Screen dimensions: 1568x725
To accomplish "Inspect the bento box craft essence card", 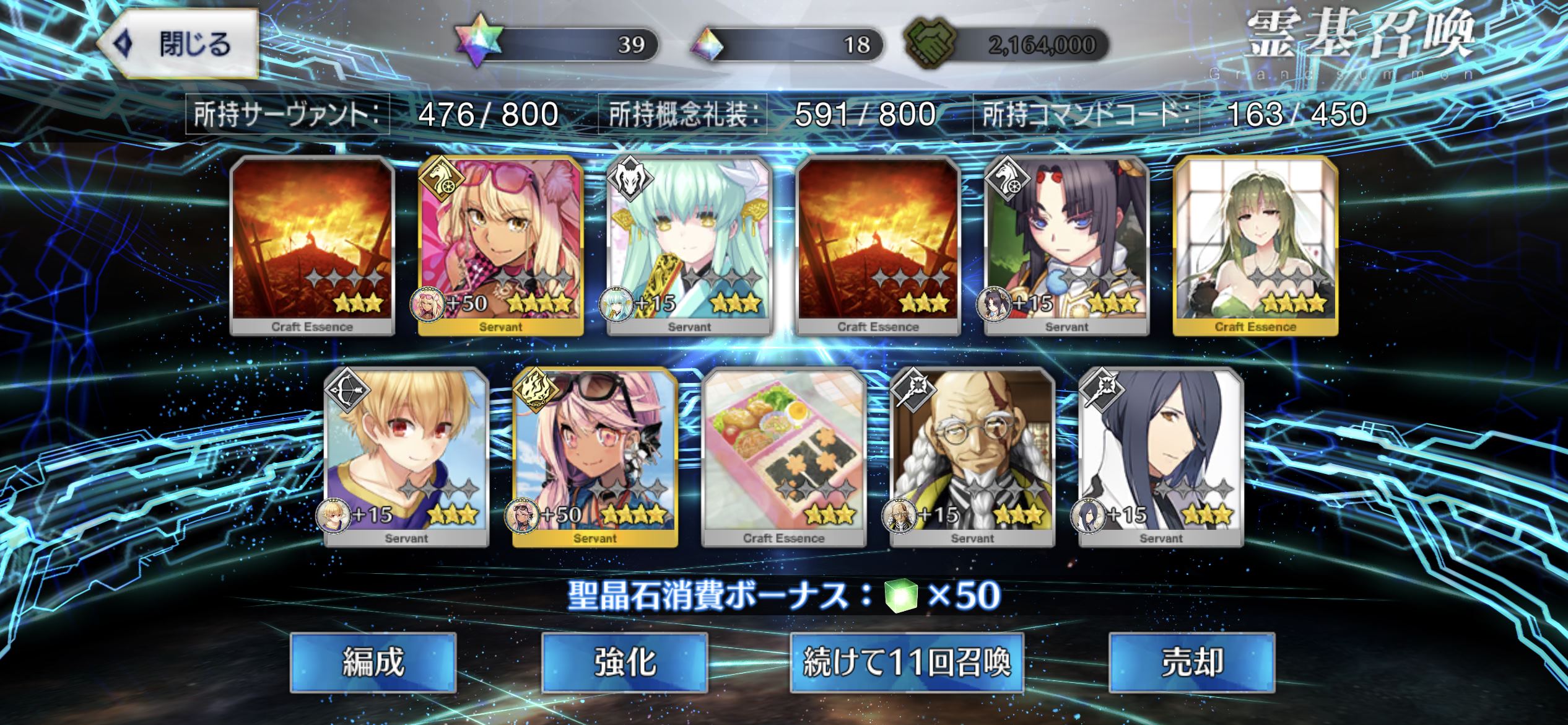I will click(783, 457).
